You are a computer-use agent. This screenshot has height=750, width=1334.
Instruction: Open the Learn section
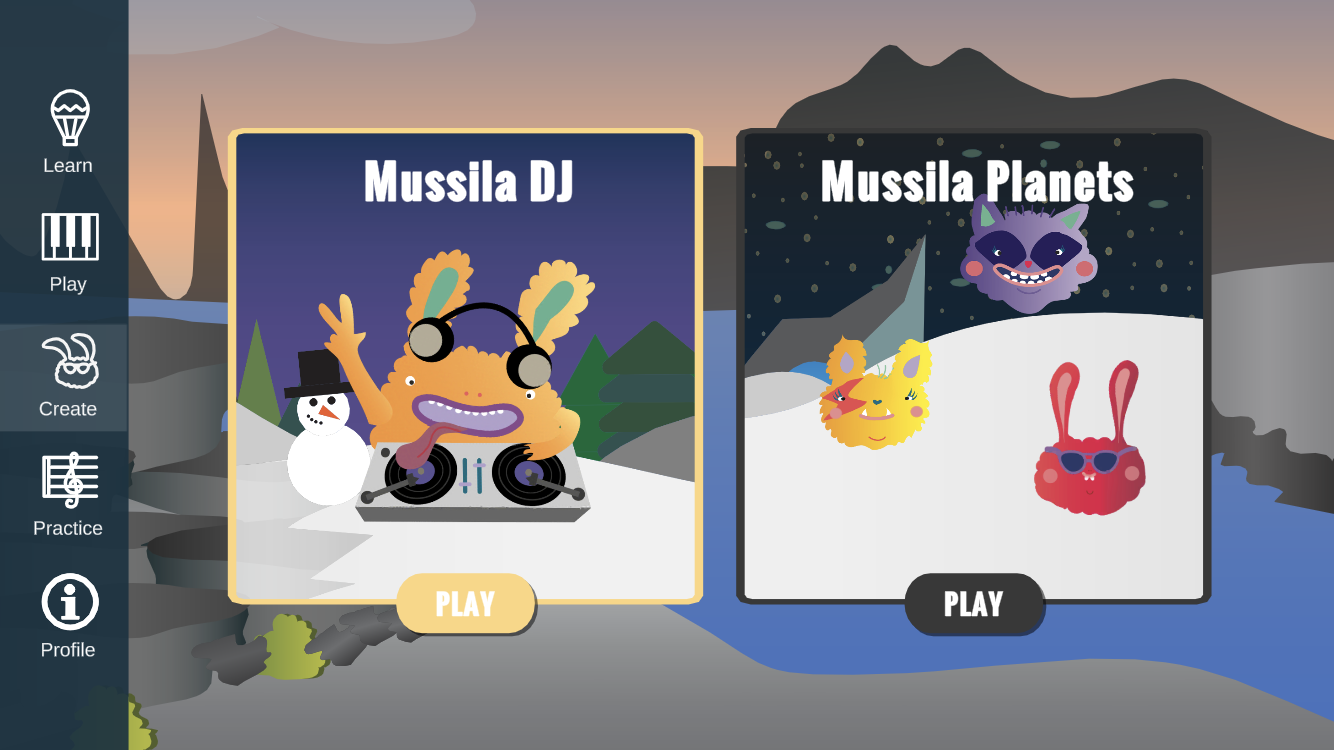point(68,132)
